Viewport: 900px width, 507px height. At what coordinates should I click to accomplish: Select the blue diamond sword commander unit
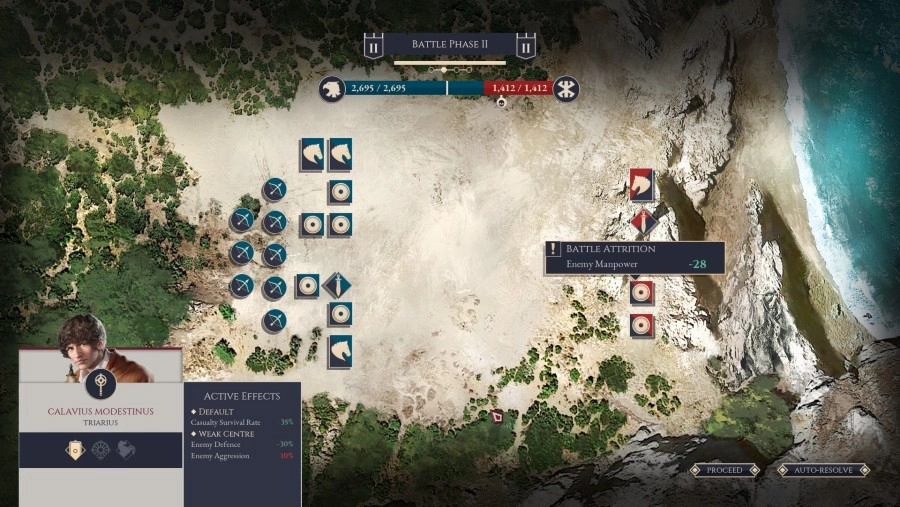(339, 287)
